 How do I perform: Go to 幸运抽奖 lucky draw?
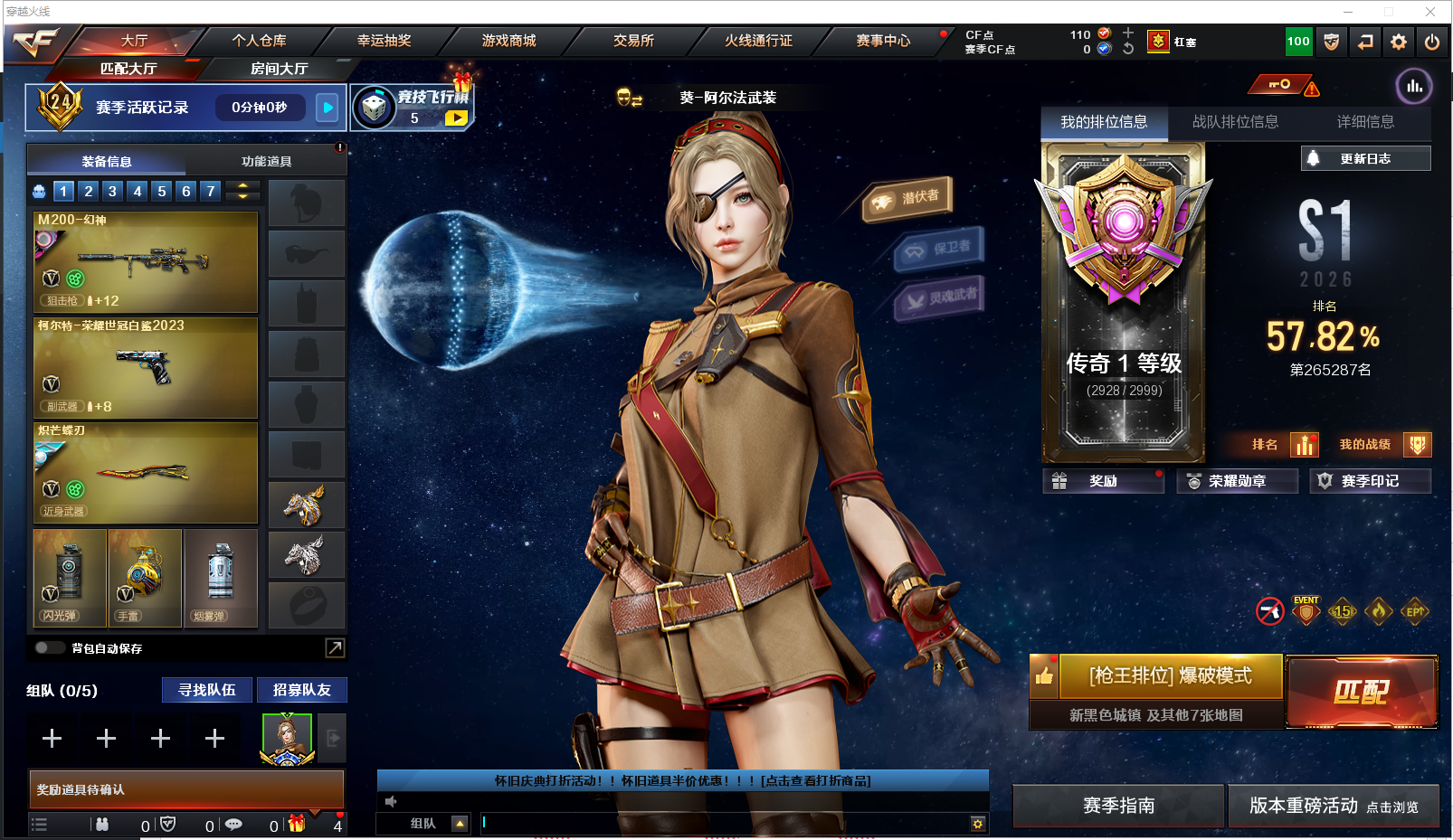[384, 41]
